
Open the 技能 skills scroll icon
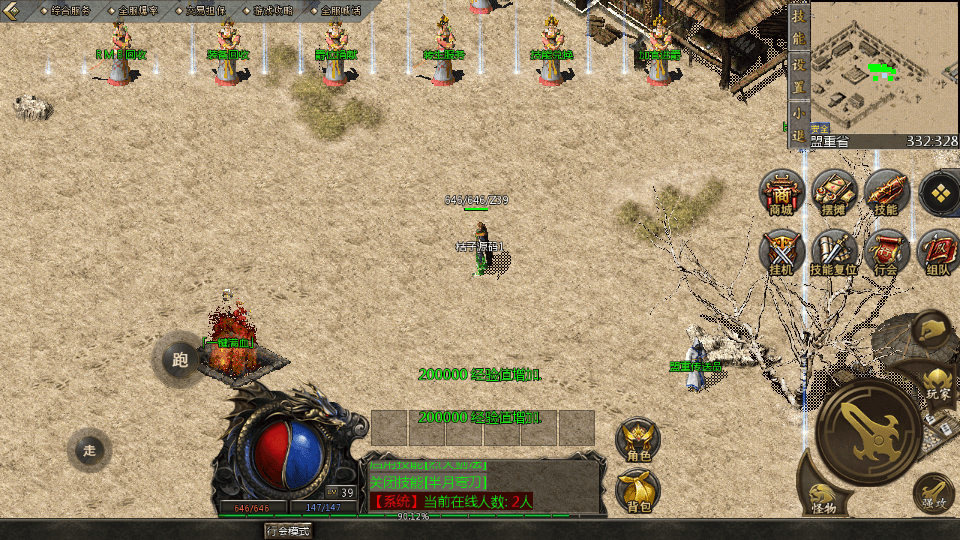click(886, 192)
